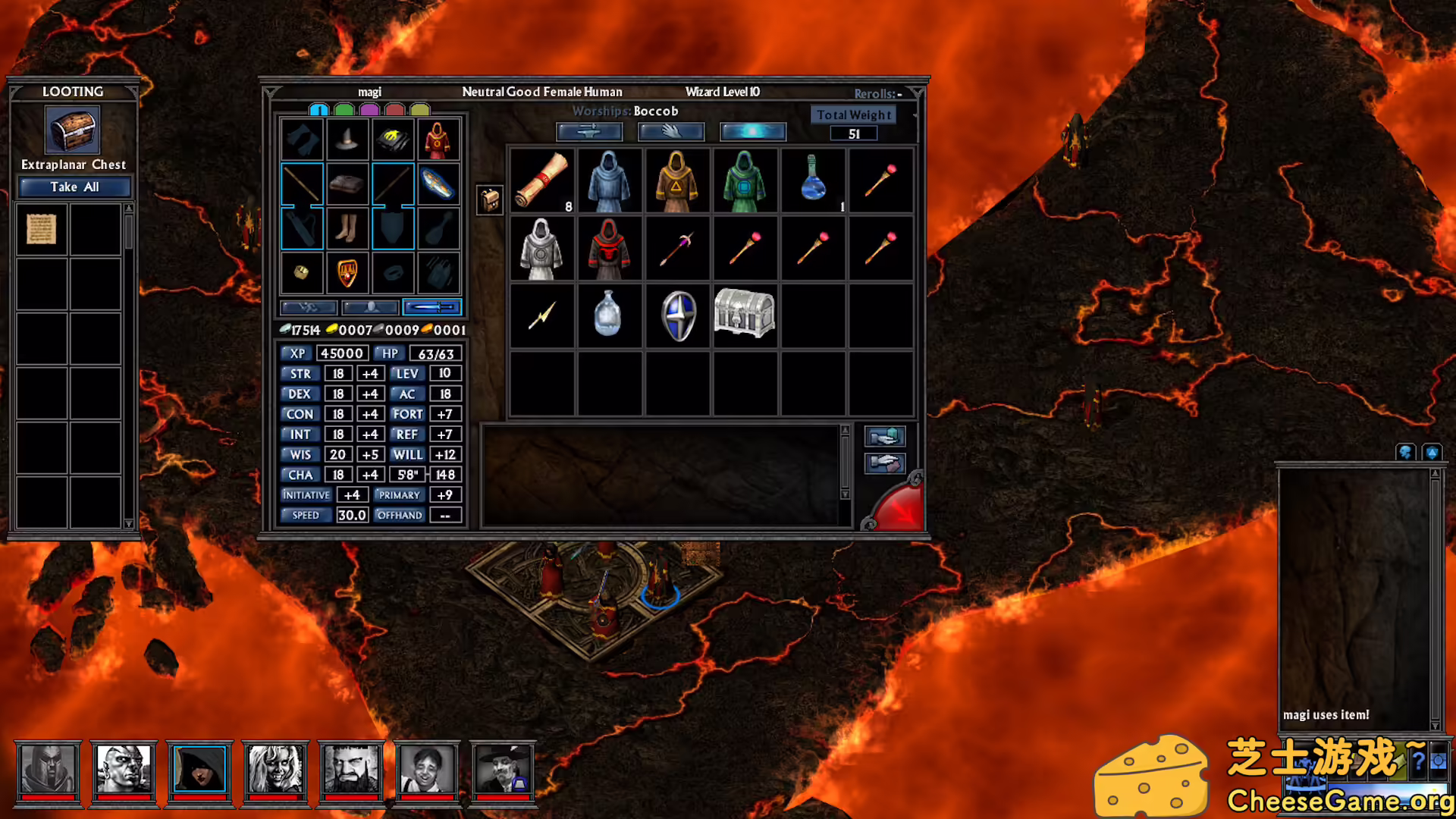Select the red and black robe
Image resolution: width=1456 pixels, height=819 pixels.
pos(609,249)
